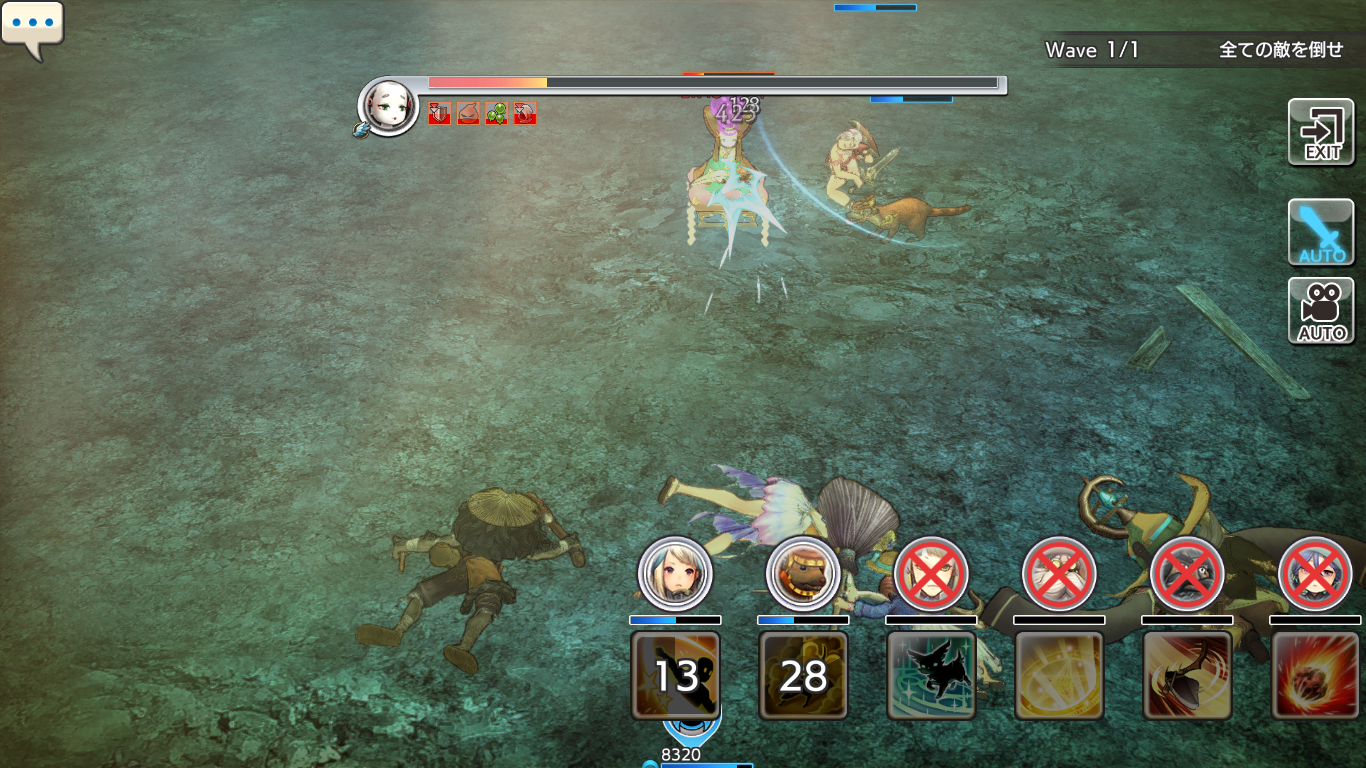Open the chat speech bubble
Image resolution: width=1366 pixels, height=768 pixels.
(x=32, y=27)
